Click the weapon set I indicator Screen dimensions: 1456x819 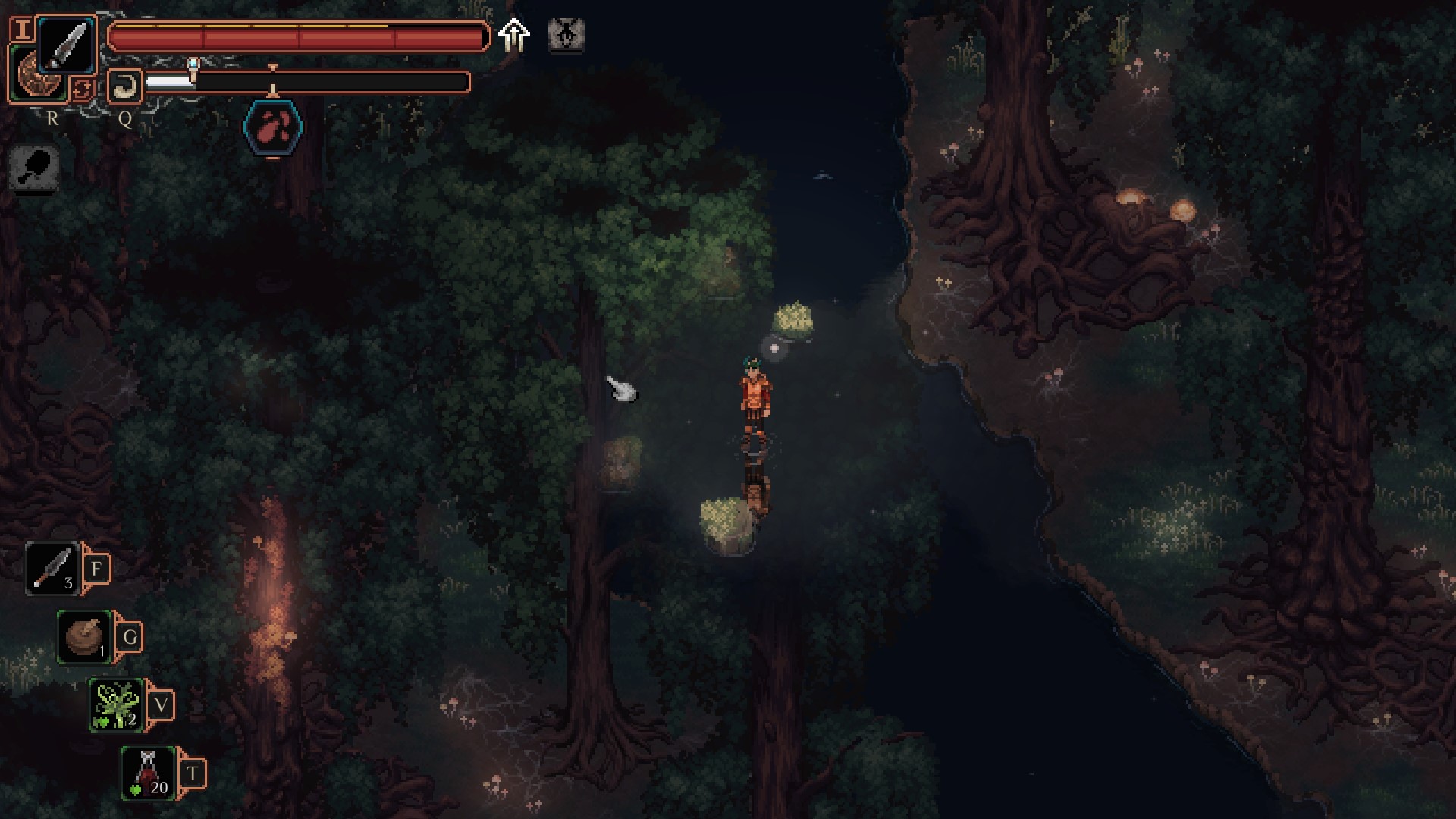pyautogui.click(x=23, y=30)
